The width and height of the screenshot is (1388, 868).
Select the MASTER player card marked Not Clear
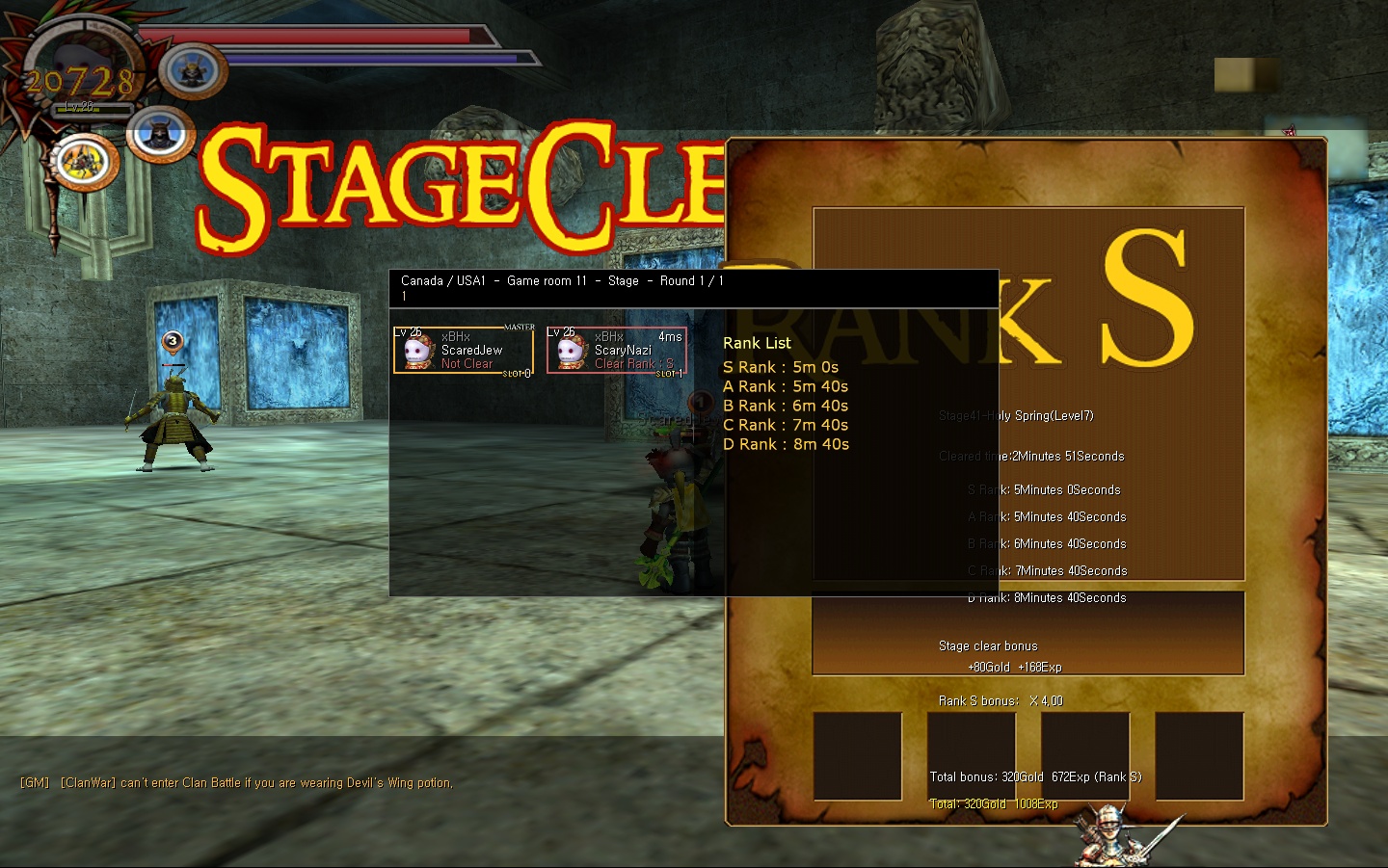(x=463, y=350)
